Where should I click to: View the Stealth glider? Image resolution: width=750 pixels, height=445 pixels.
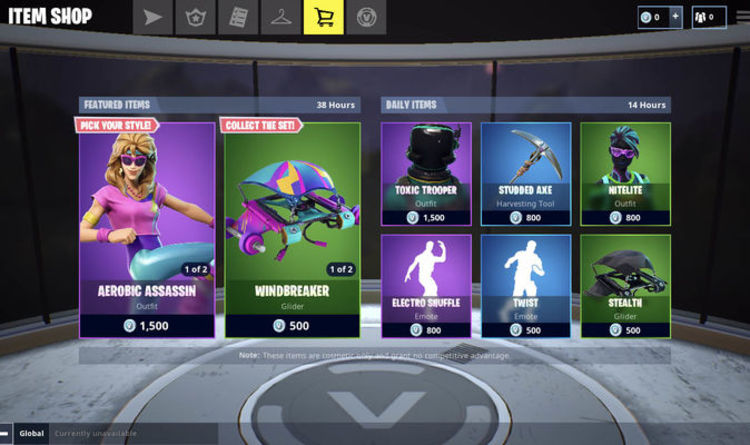pyautogui.click(x=626, y=285)
